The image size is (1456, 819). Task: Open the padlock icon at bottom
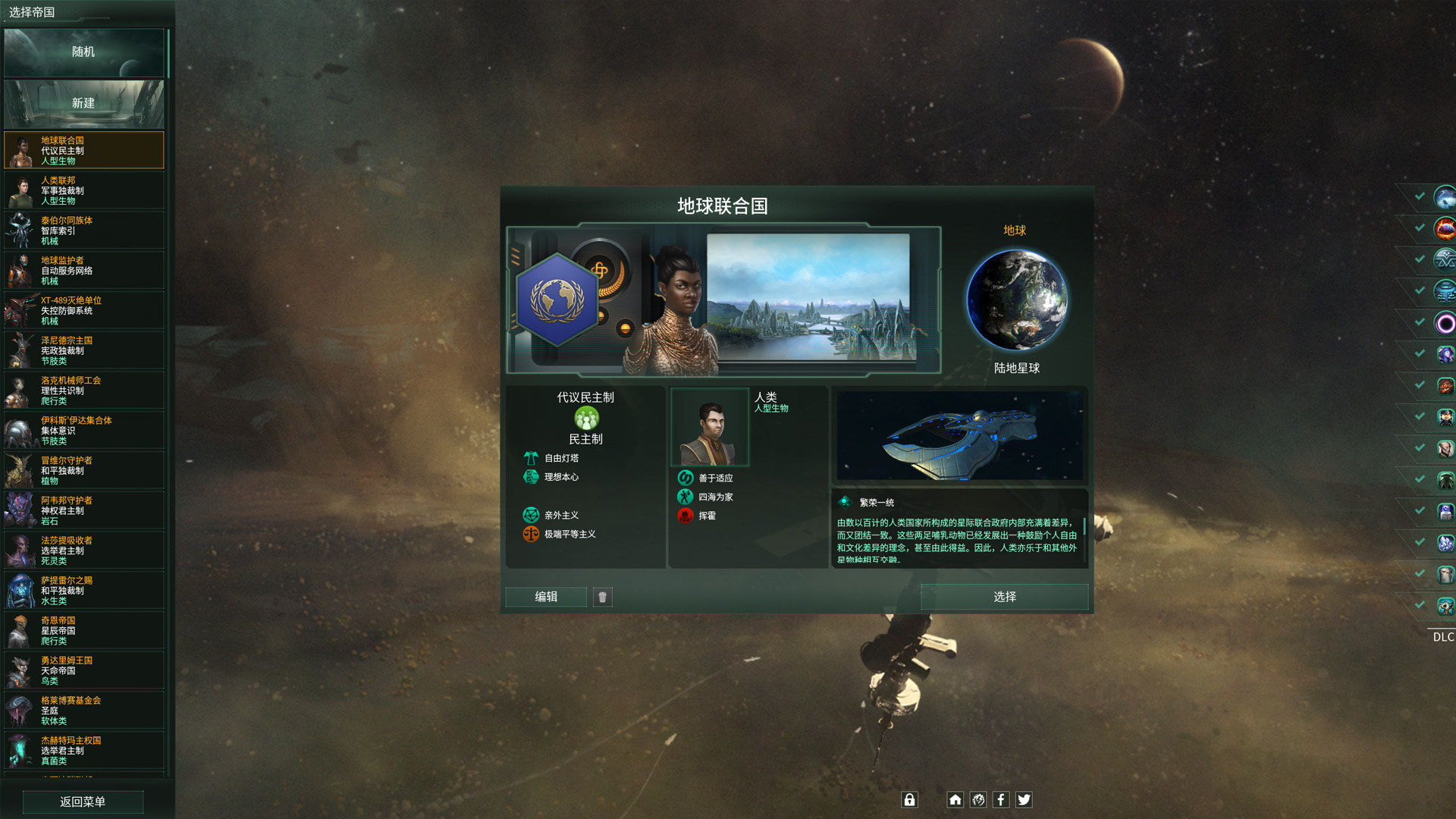click(909, 799)
